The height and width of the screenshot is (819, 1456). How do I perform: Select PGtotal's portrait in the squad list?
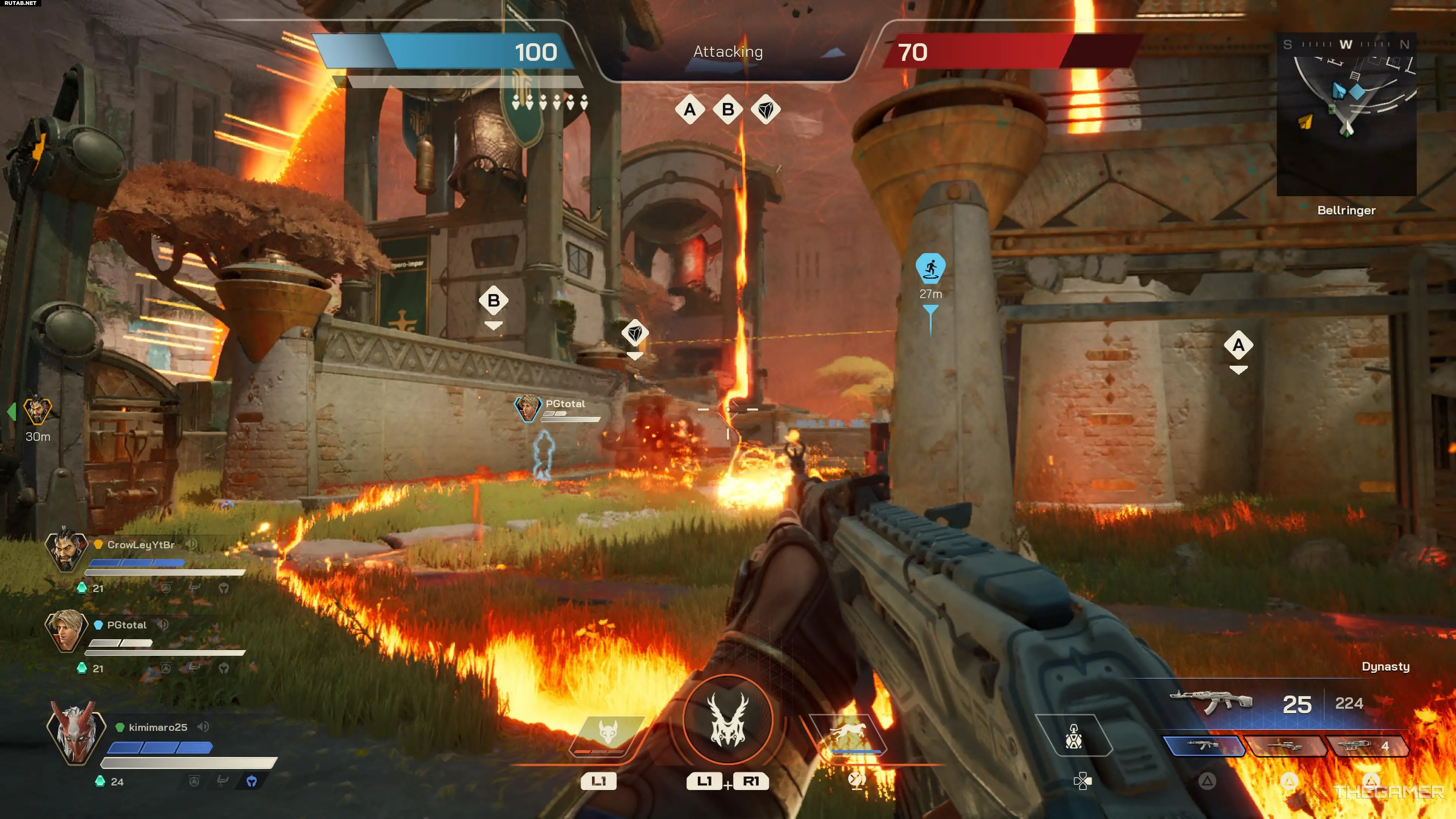click(66, 629)
